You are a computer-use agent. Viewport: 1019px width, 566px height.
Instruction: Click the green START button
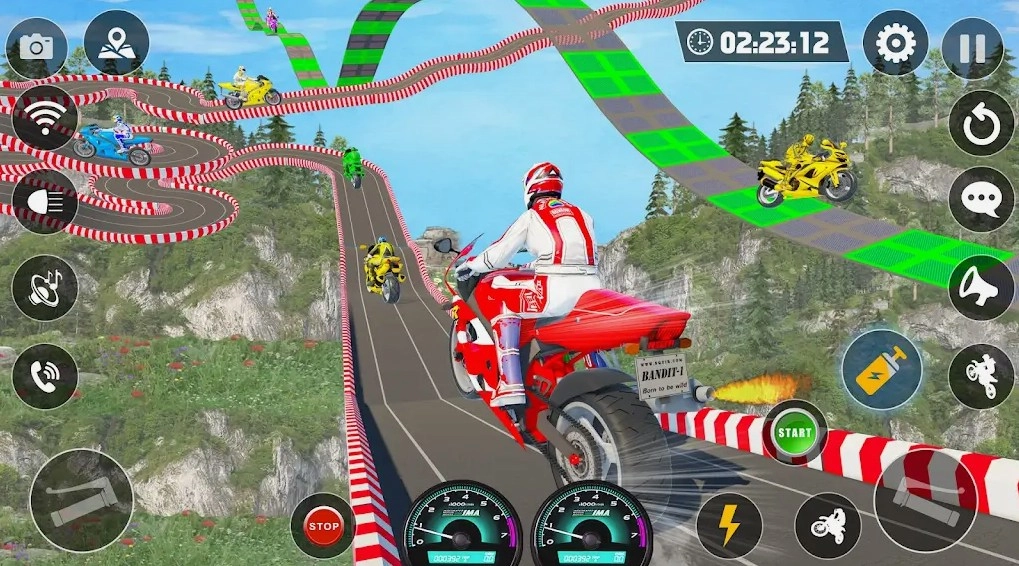(794, 433)
